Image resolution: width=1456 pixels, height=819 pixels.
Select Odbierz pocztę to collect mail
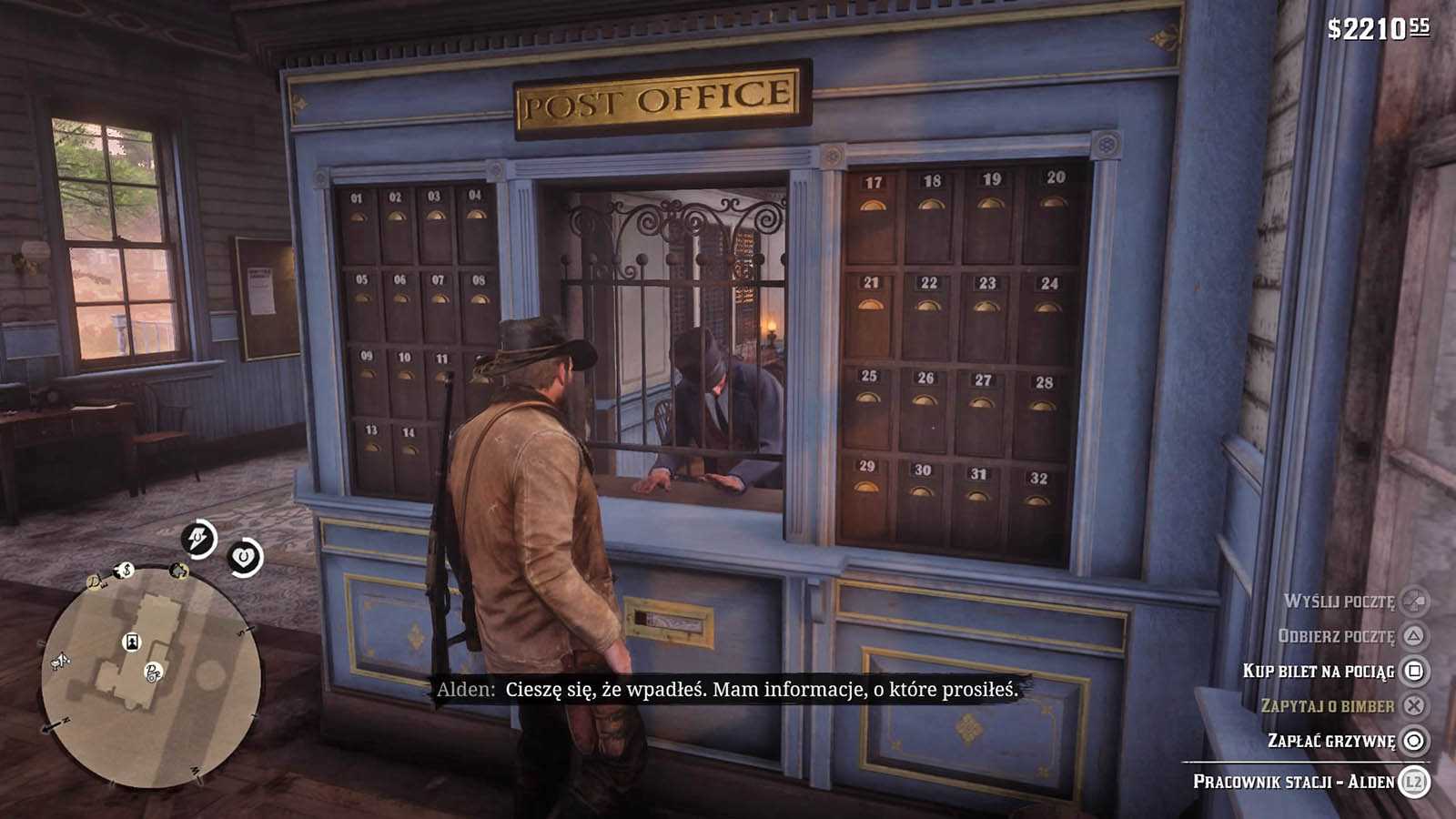[1336, 636]
